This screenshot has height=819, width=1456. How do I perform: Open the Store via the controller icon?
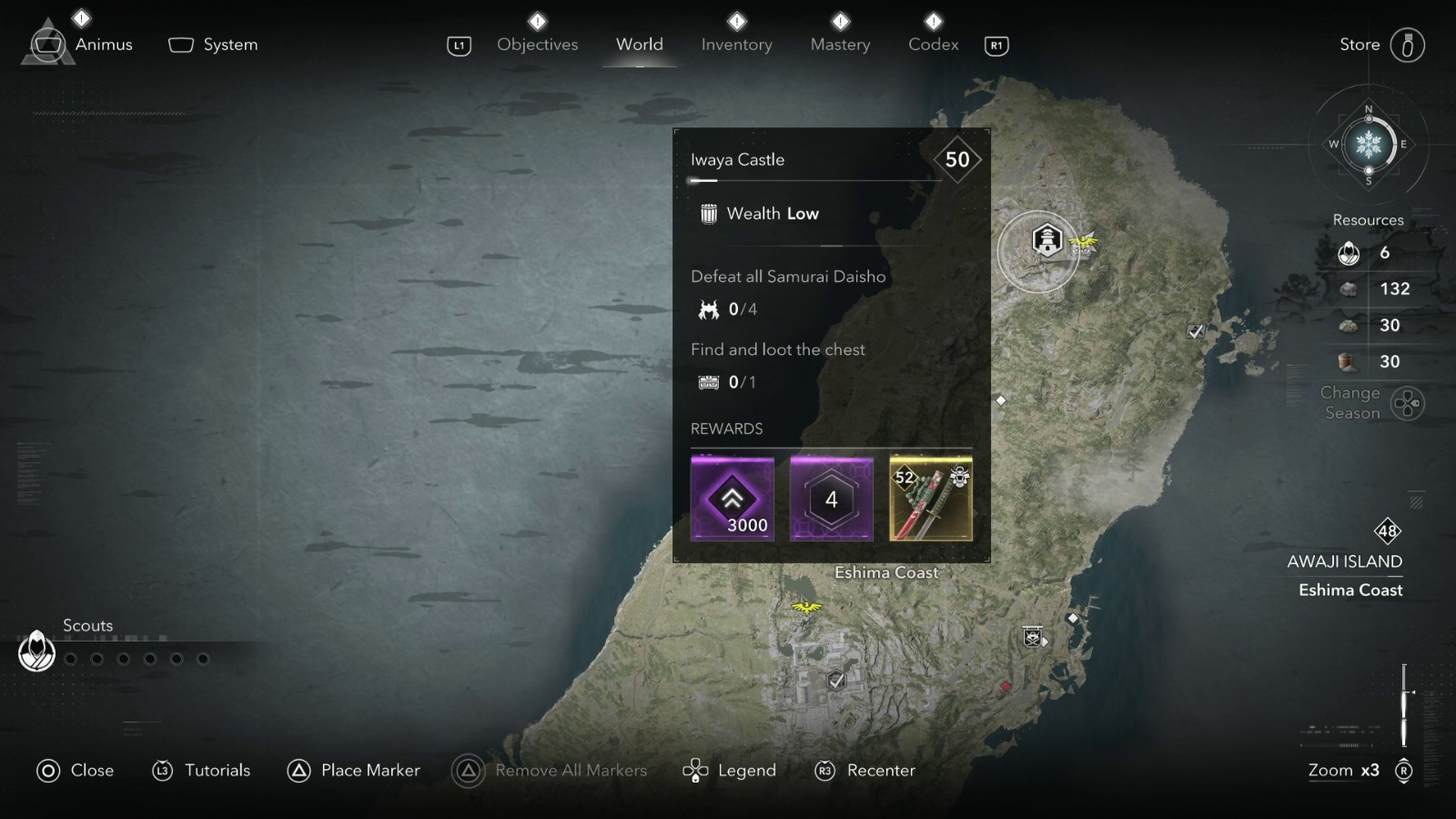(1410, 44)
